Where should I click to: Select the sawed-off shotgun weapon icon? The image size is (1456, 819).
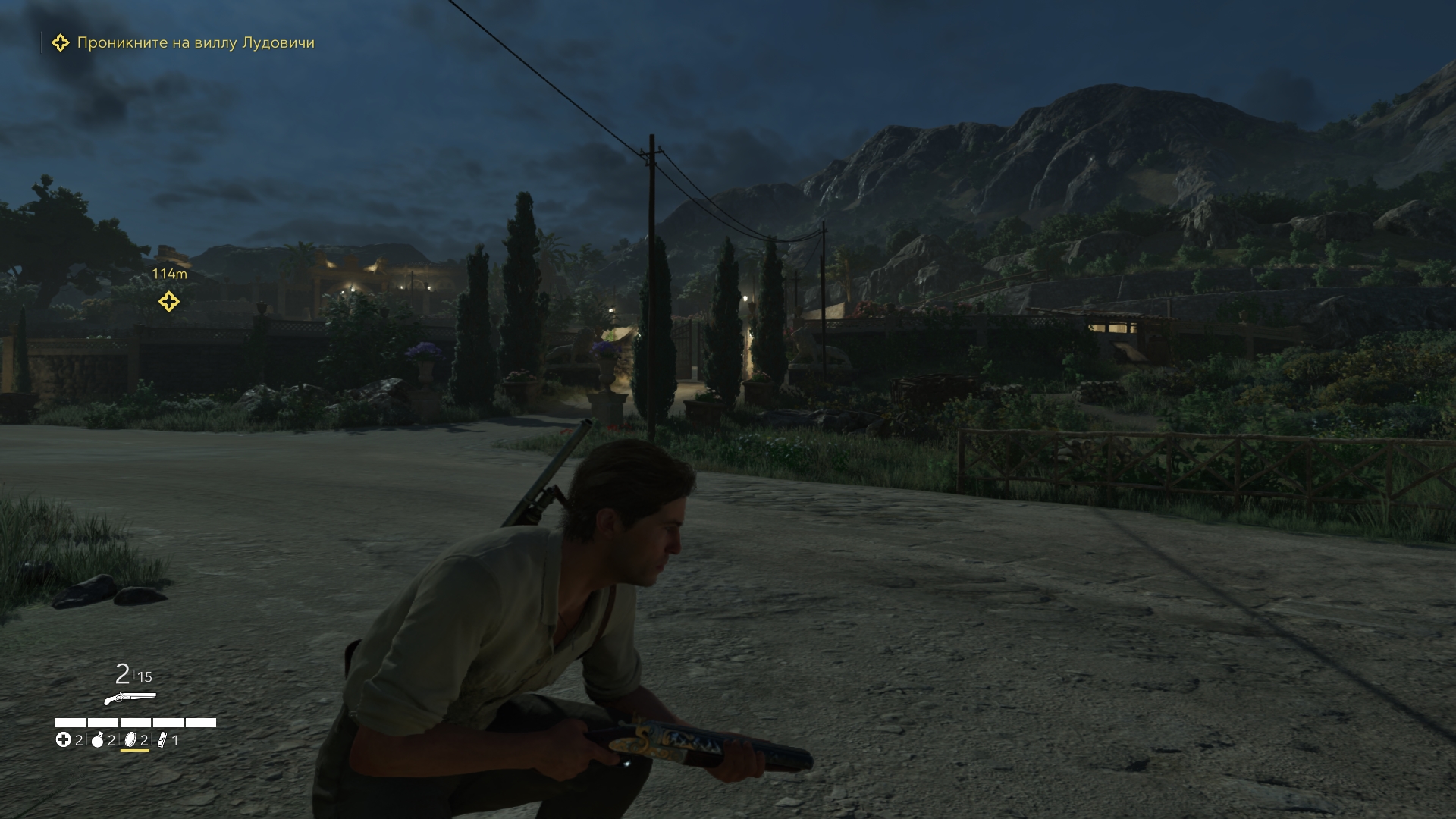(130, 698)
